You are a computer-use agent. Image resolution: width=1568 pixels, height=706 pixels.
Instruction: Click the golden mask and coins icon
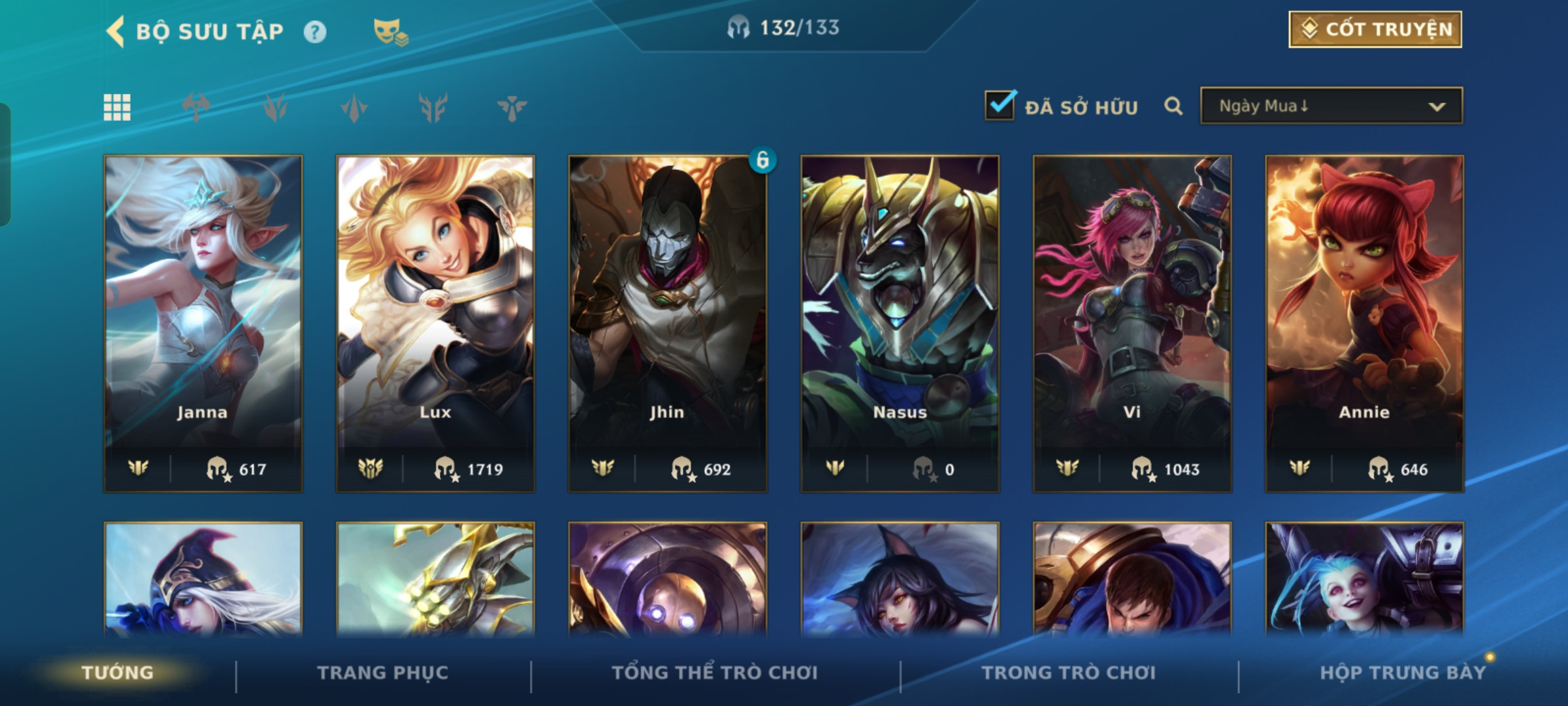click(x=390, y=31)
